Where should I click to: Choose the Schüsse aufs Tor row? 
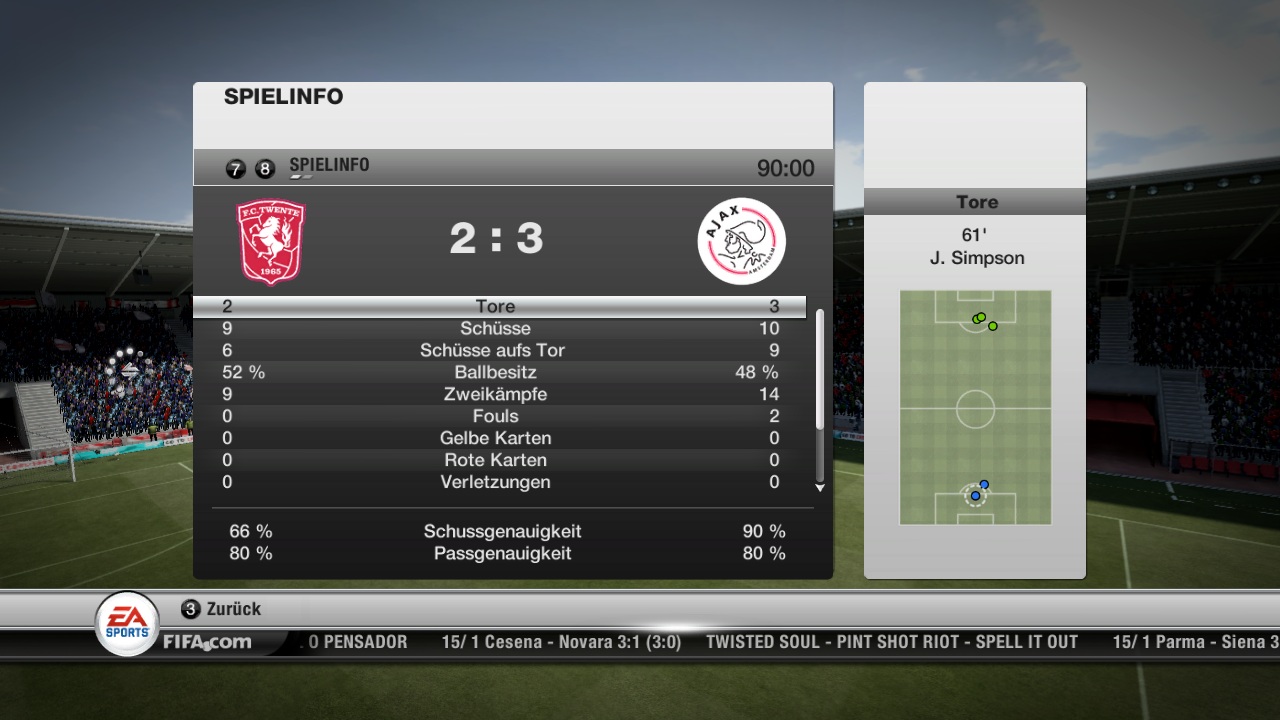click(x=497, y=350)
